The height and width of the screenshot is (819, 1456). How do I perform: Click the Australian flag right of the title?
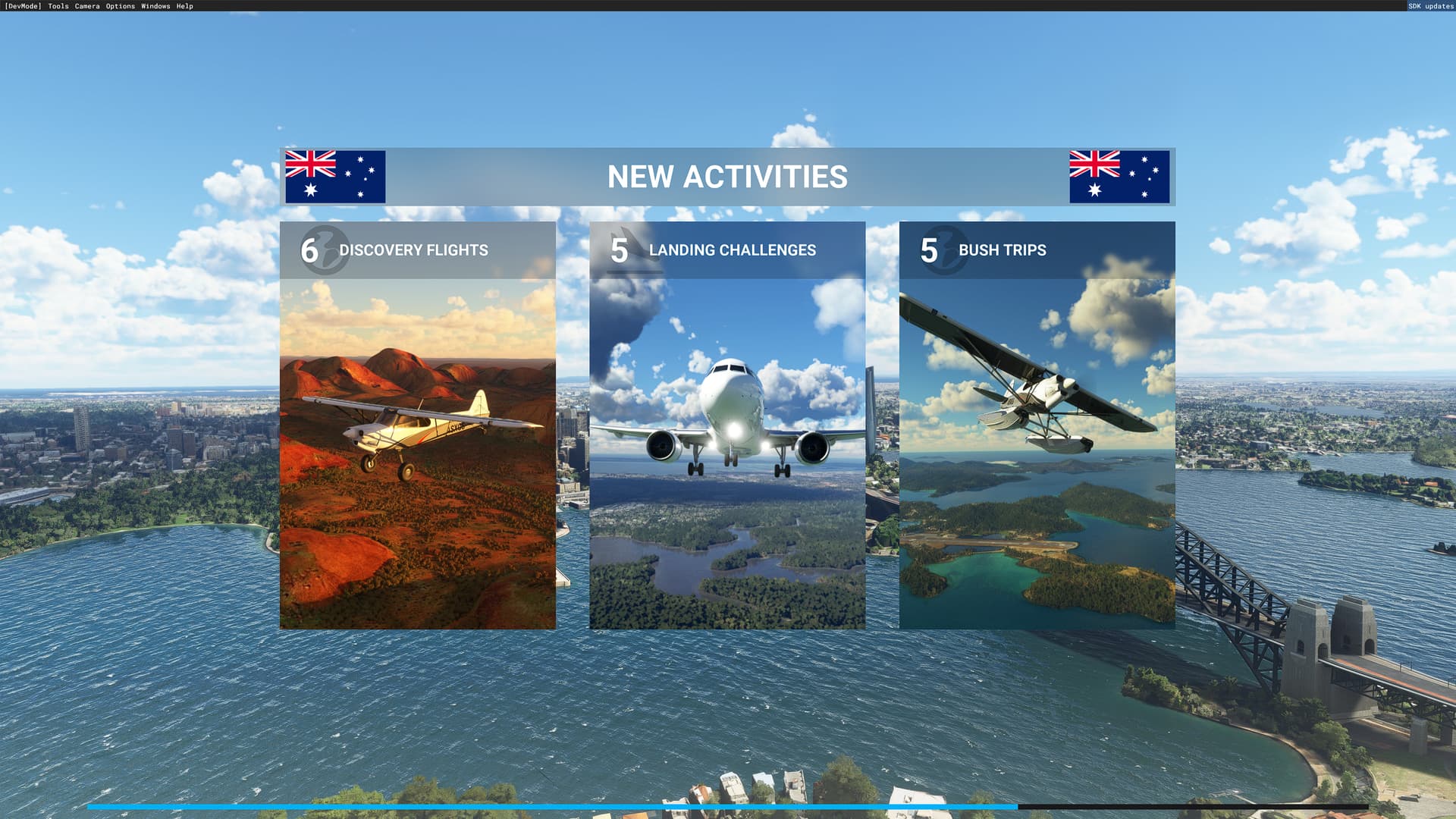[x=1119, y=176]
